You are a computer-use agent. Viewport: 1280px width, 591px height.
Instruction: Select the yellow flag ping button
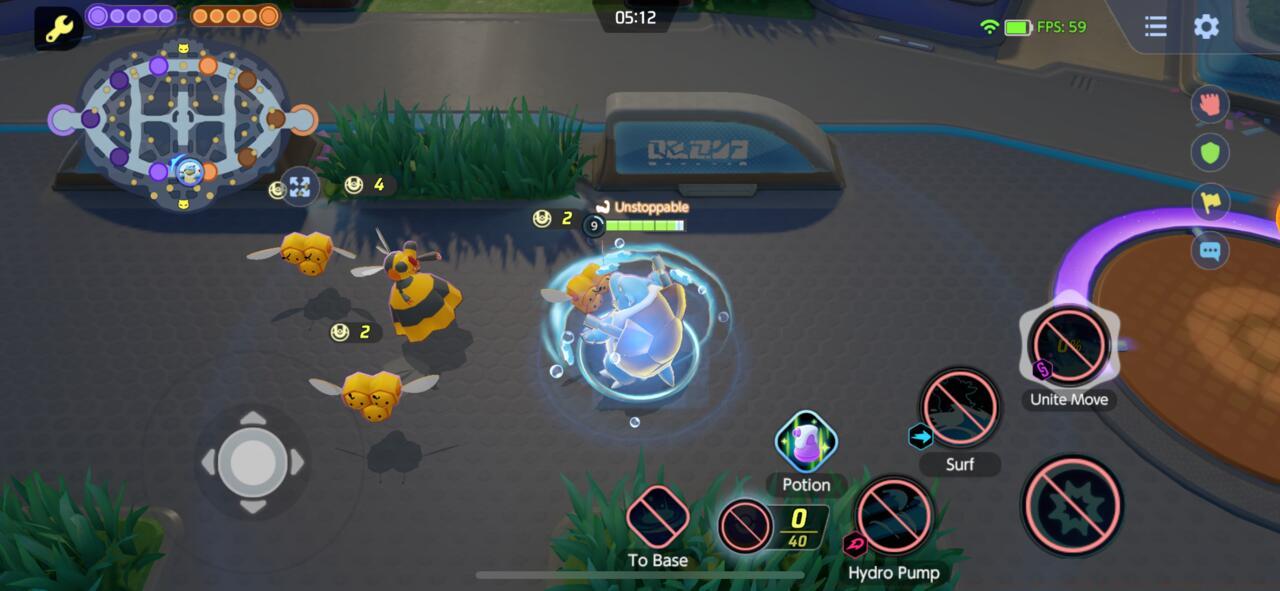point(1210,201)
